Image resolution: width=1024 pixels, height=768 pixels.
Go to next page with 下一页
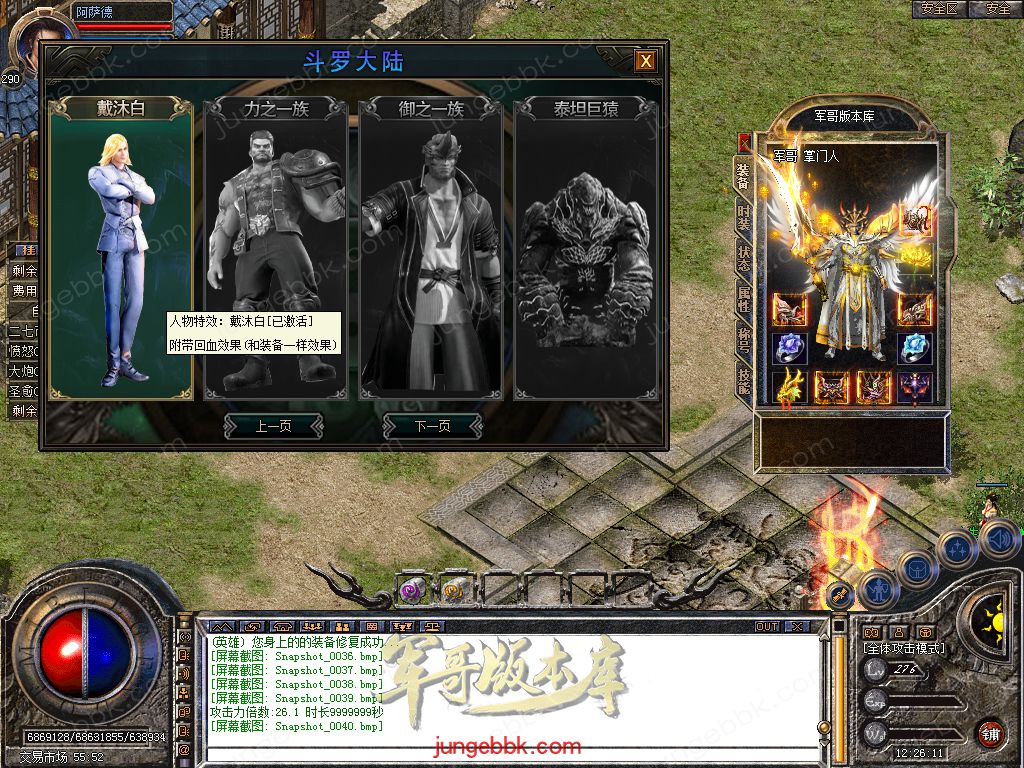click(x=432, y=426)
